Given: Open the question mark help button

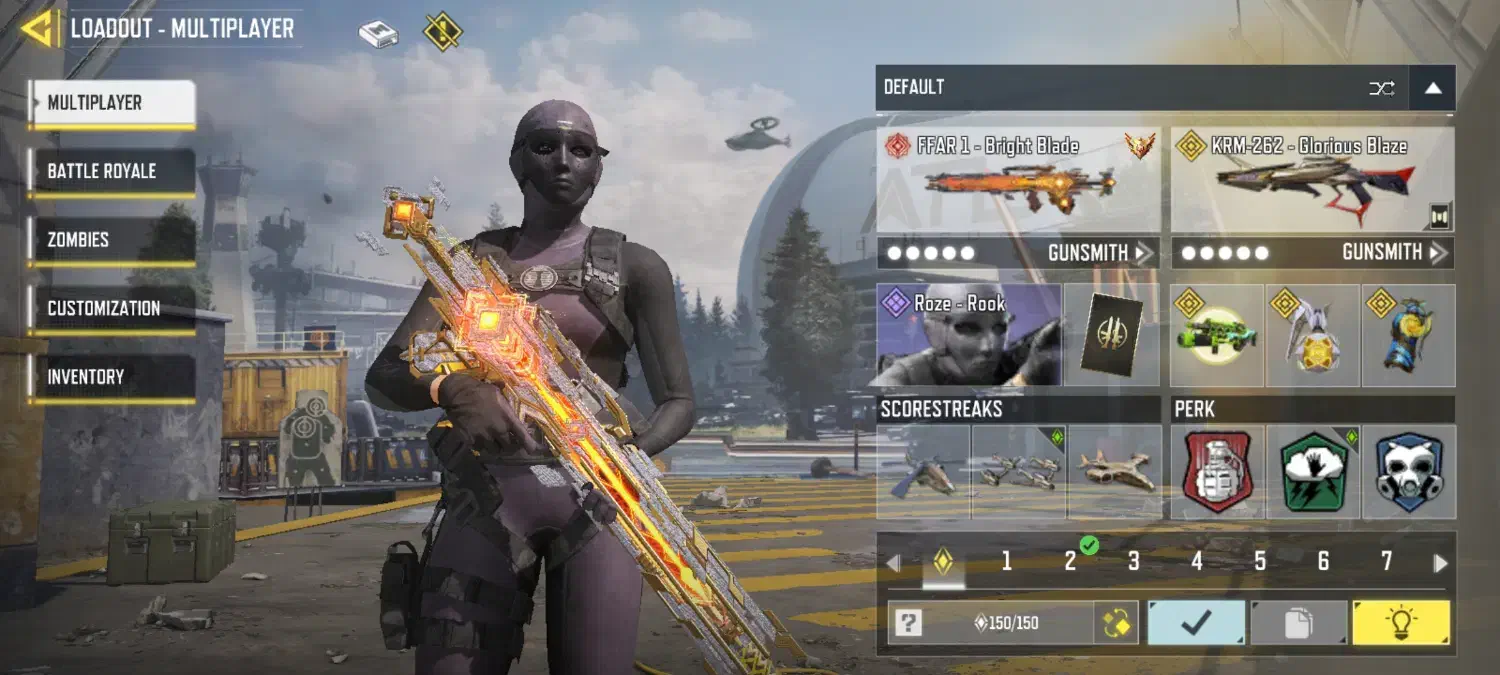Looking at the screenshot, I should pyautogui.click(x=907, y=624).
